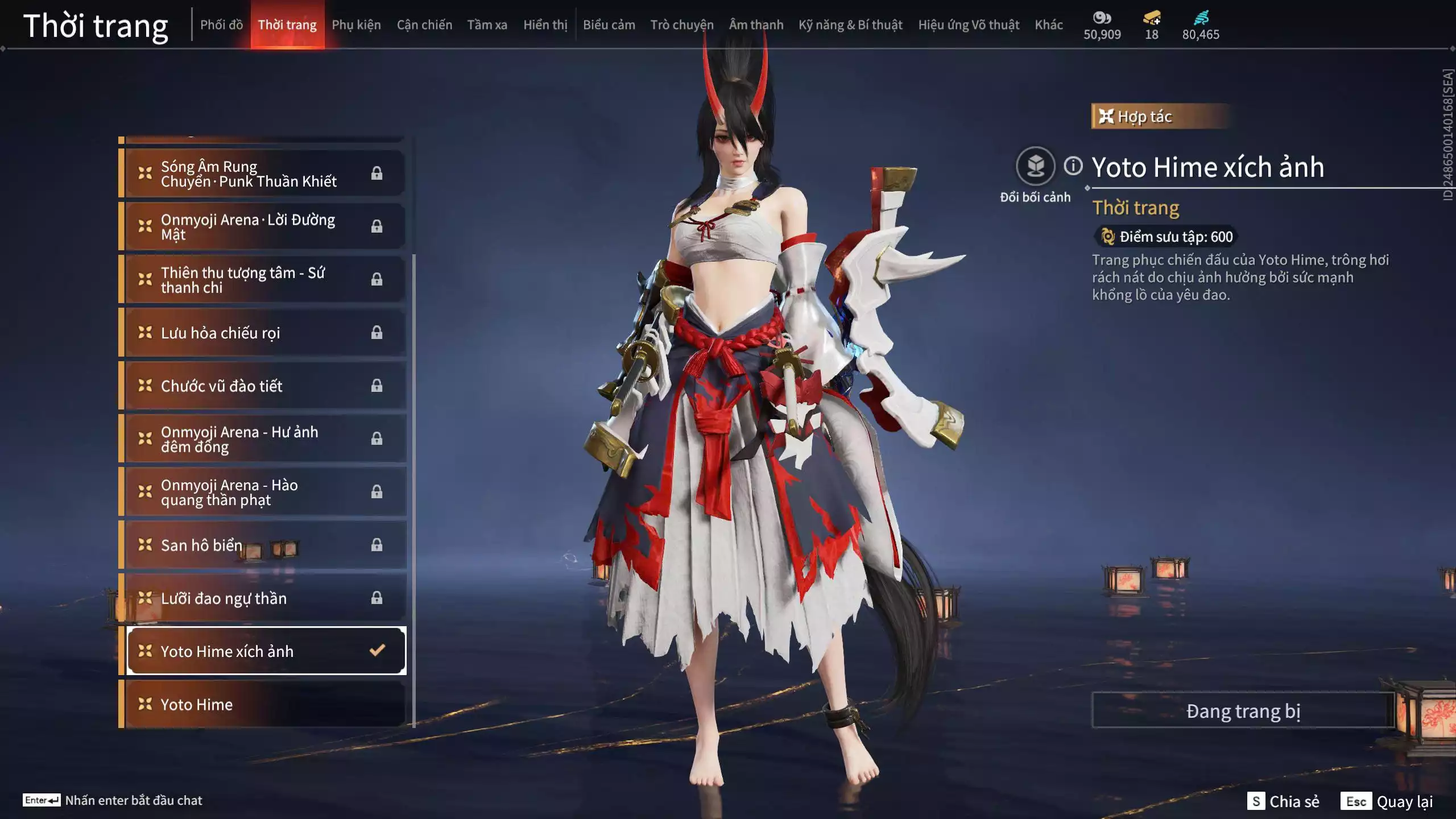Open the Hiển thị tab
The image size is (1456, 819).
(545, 25)
